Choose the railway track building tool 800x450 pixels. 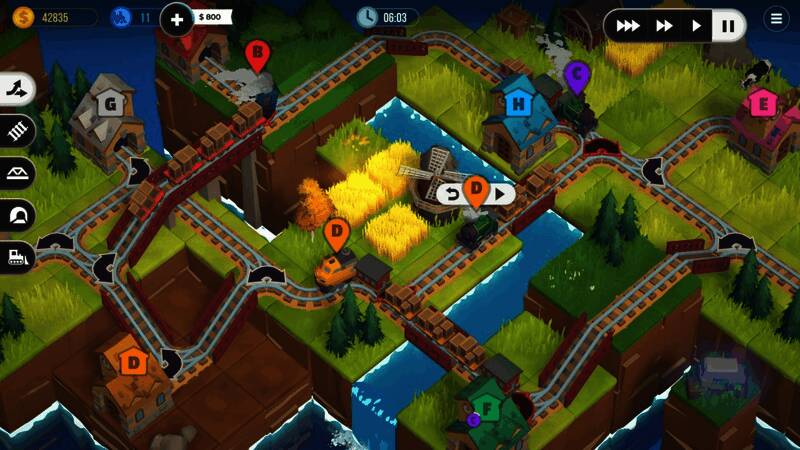tap(18, 130)
